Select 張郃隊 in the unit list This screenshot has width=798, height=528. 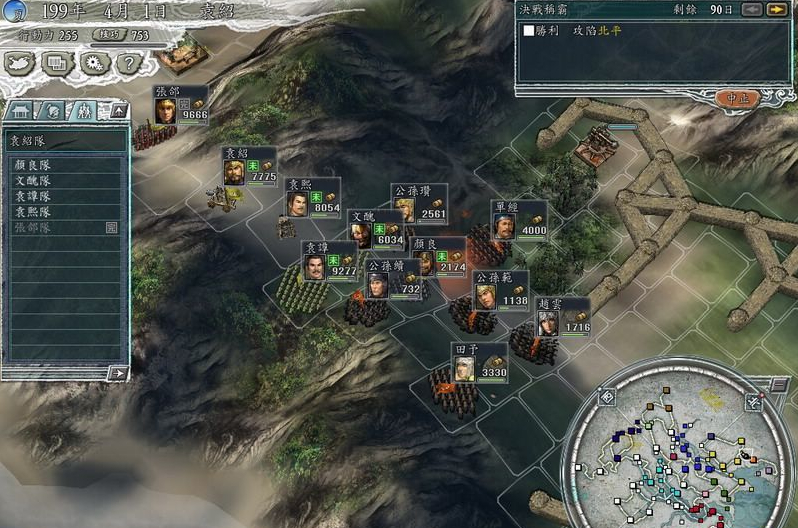click(x=35, y=227)
